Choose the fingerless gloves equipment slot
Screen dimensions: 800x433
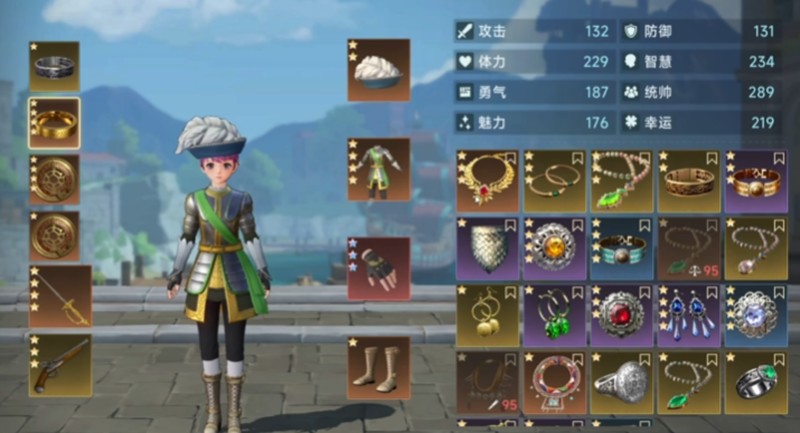(378, 268)
